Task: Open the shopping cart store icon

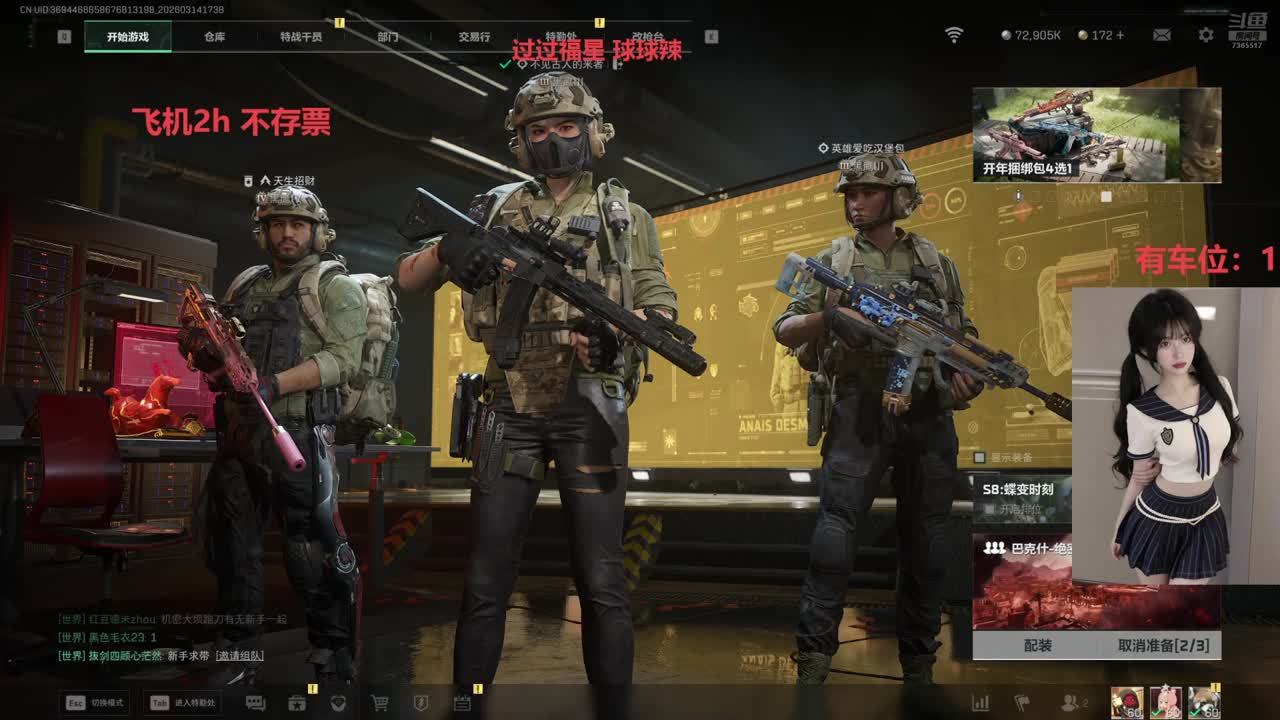Action: tap(380, 703)
